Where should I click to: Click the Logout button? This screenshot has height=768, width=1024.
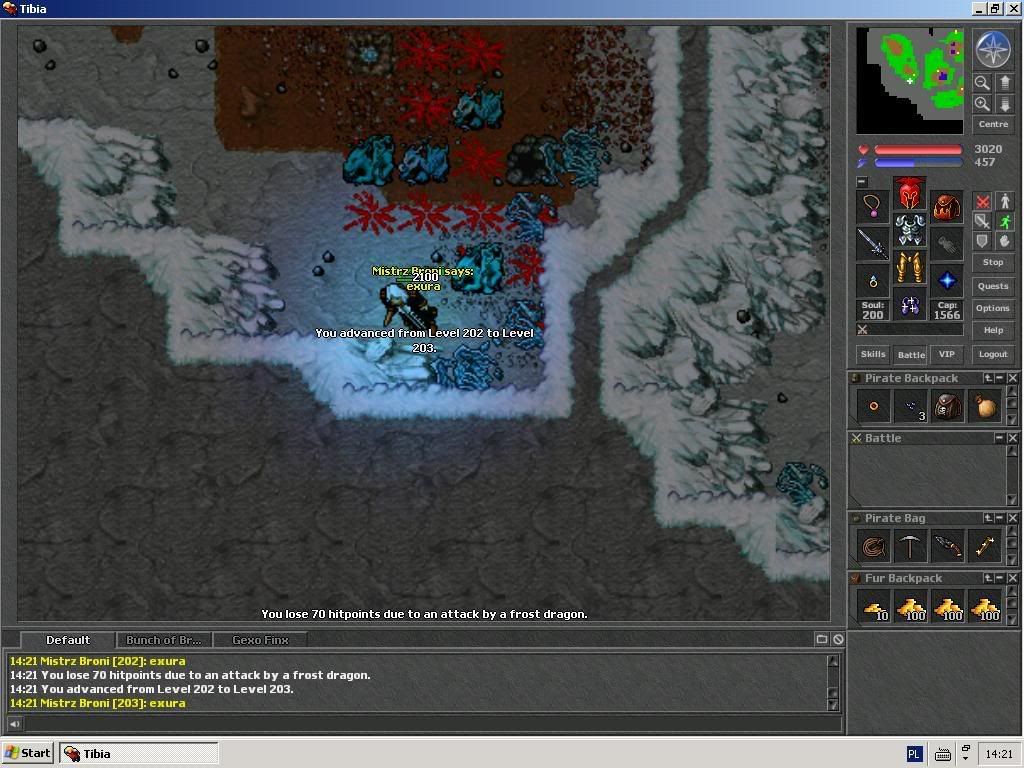click(x=993, y=354)
